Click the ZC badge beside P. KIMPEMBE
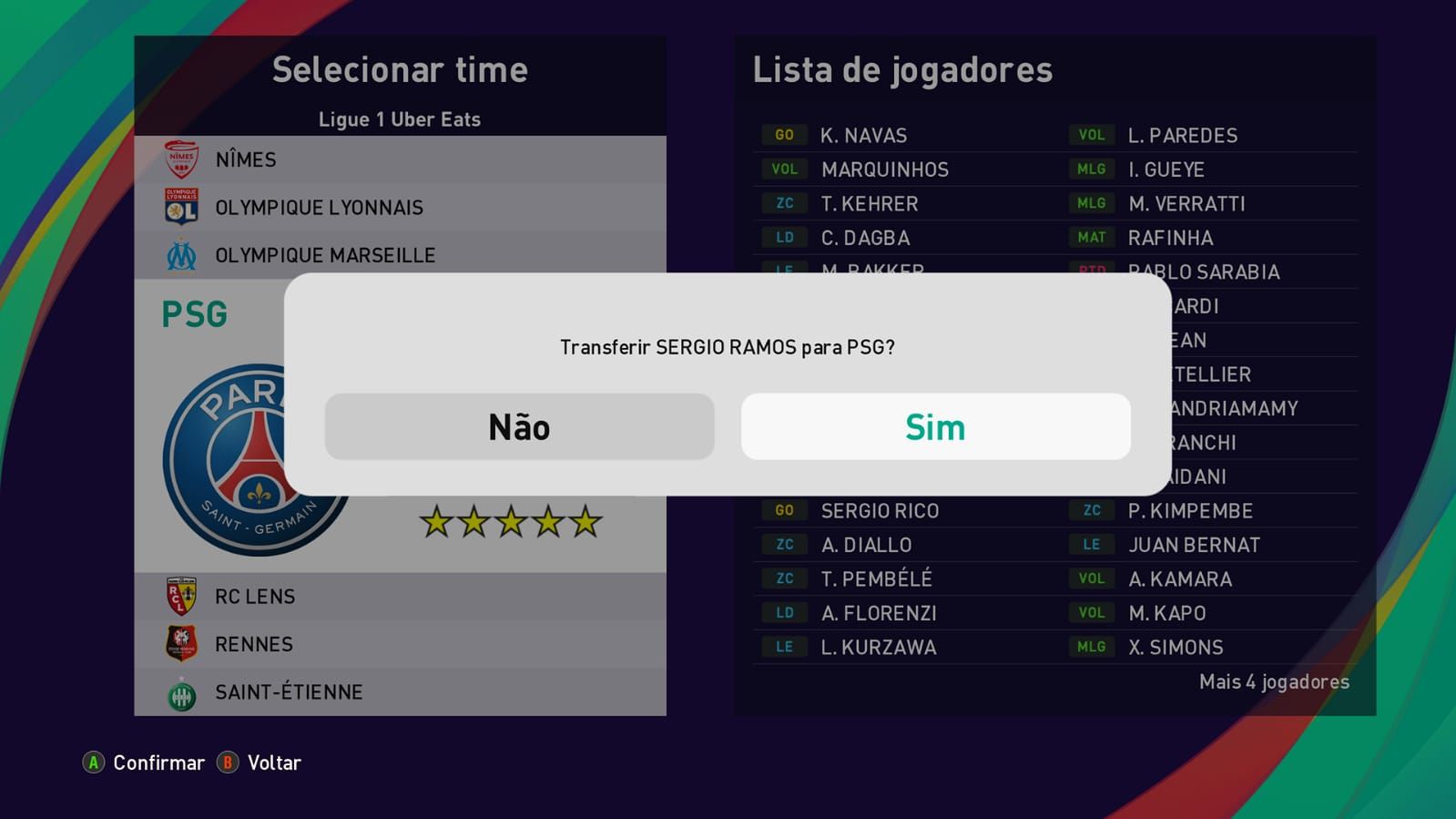The image size is (1456, 819). click(x=1092, y=510)
